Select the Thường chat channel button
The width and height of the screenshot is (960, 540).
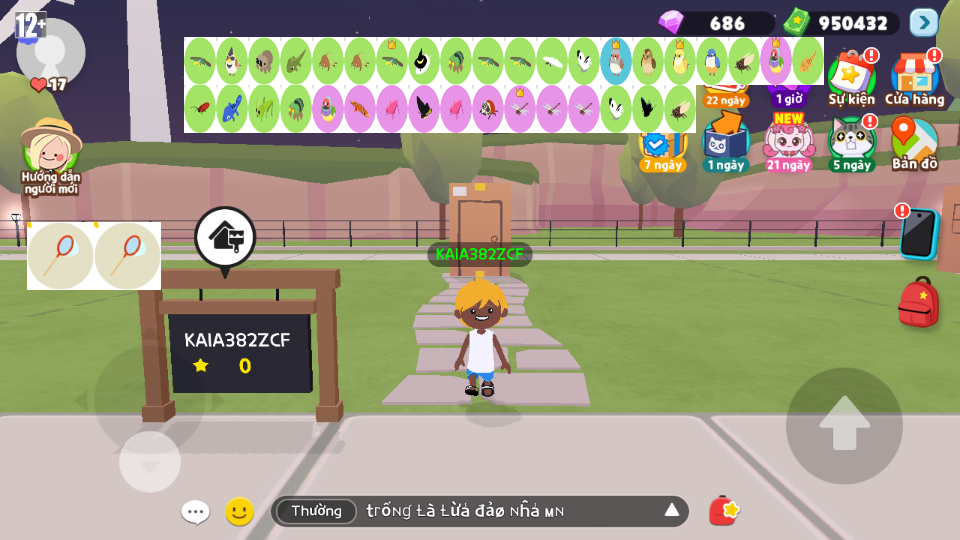(316, 511)
